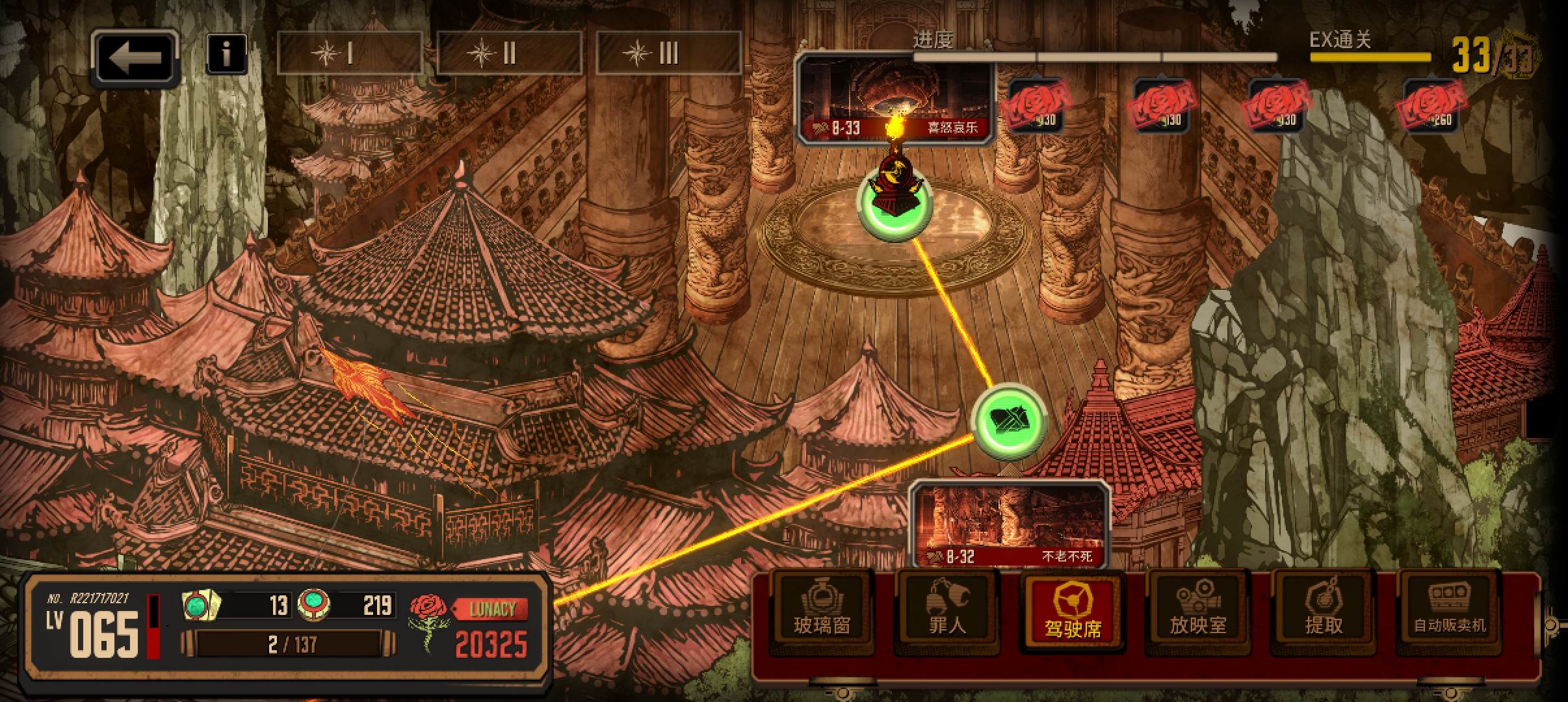1568x702 pixels.
Task: Go back with the arrow button
Action: pos(135,58)
